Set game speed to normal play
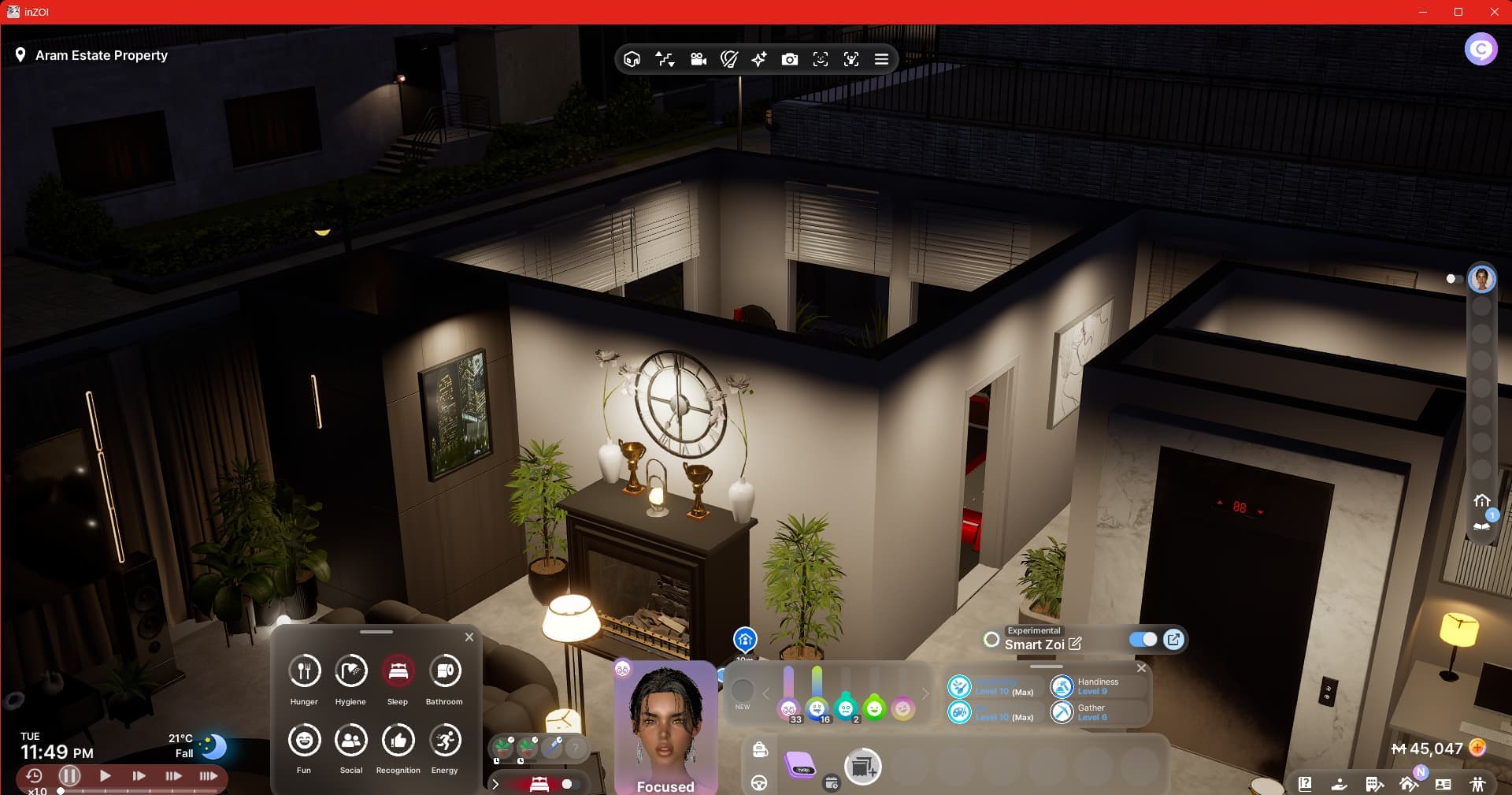Screen dimensions: 1512x795 (105, 776)
